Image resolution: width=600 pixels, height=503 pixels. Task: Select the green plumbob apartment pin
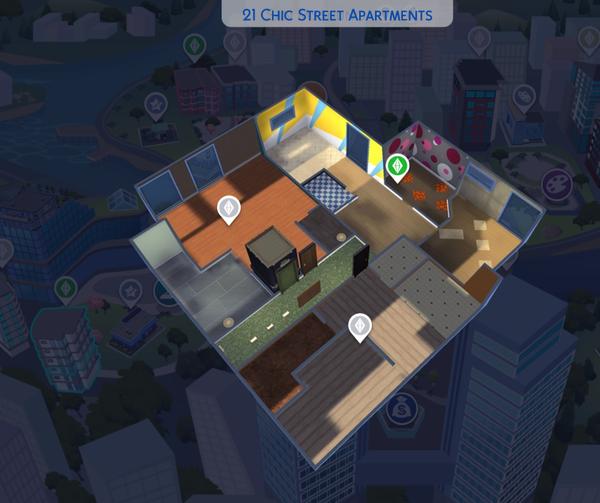point(398,167)
